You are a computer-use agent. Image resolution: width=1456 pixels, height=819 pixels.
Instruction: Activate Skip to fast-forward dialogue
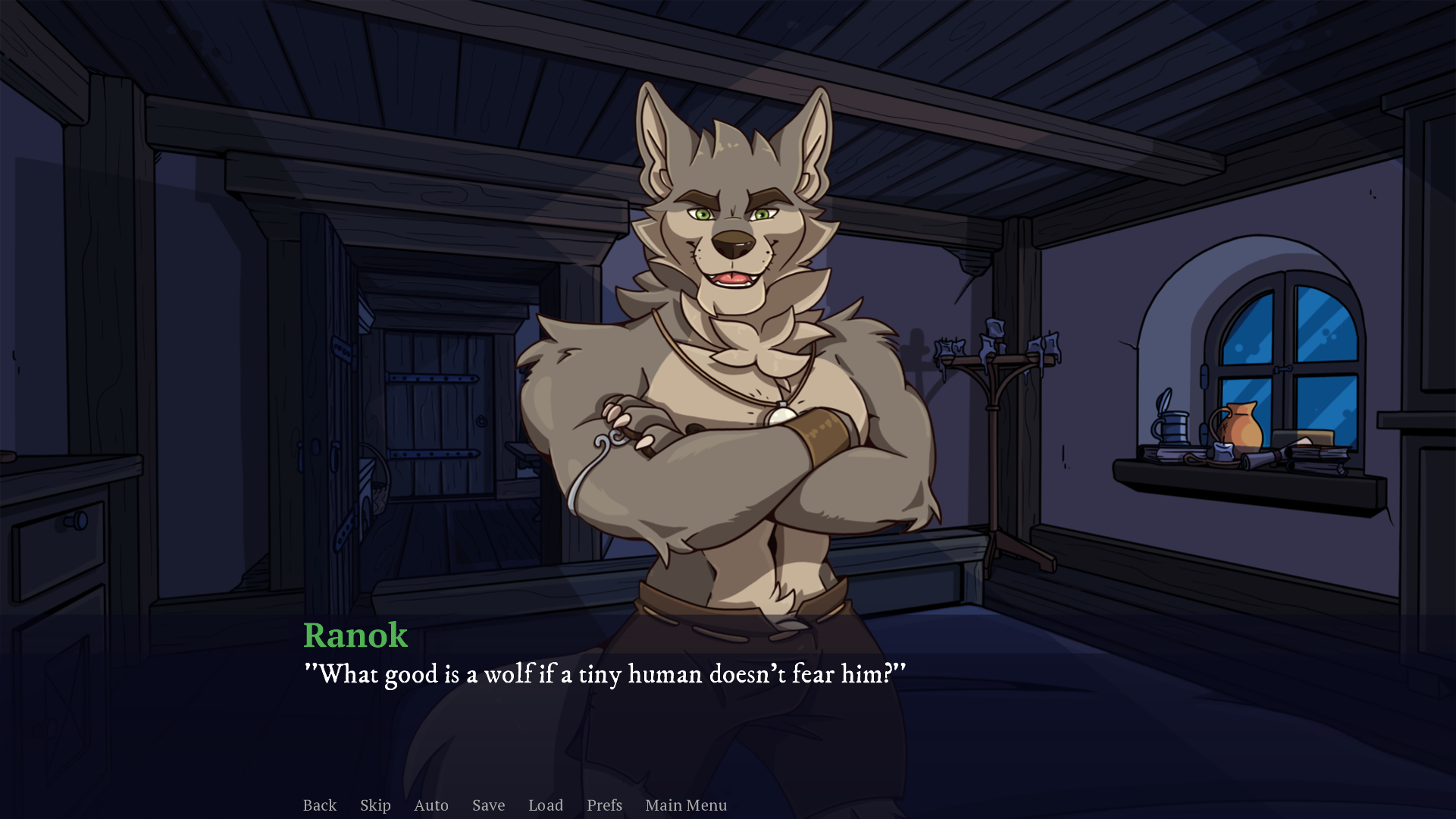tap(375, 805)
